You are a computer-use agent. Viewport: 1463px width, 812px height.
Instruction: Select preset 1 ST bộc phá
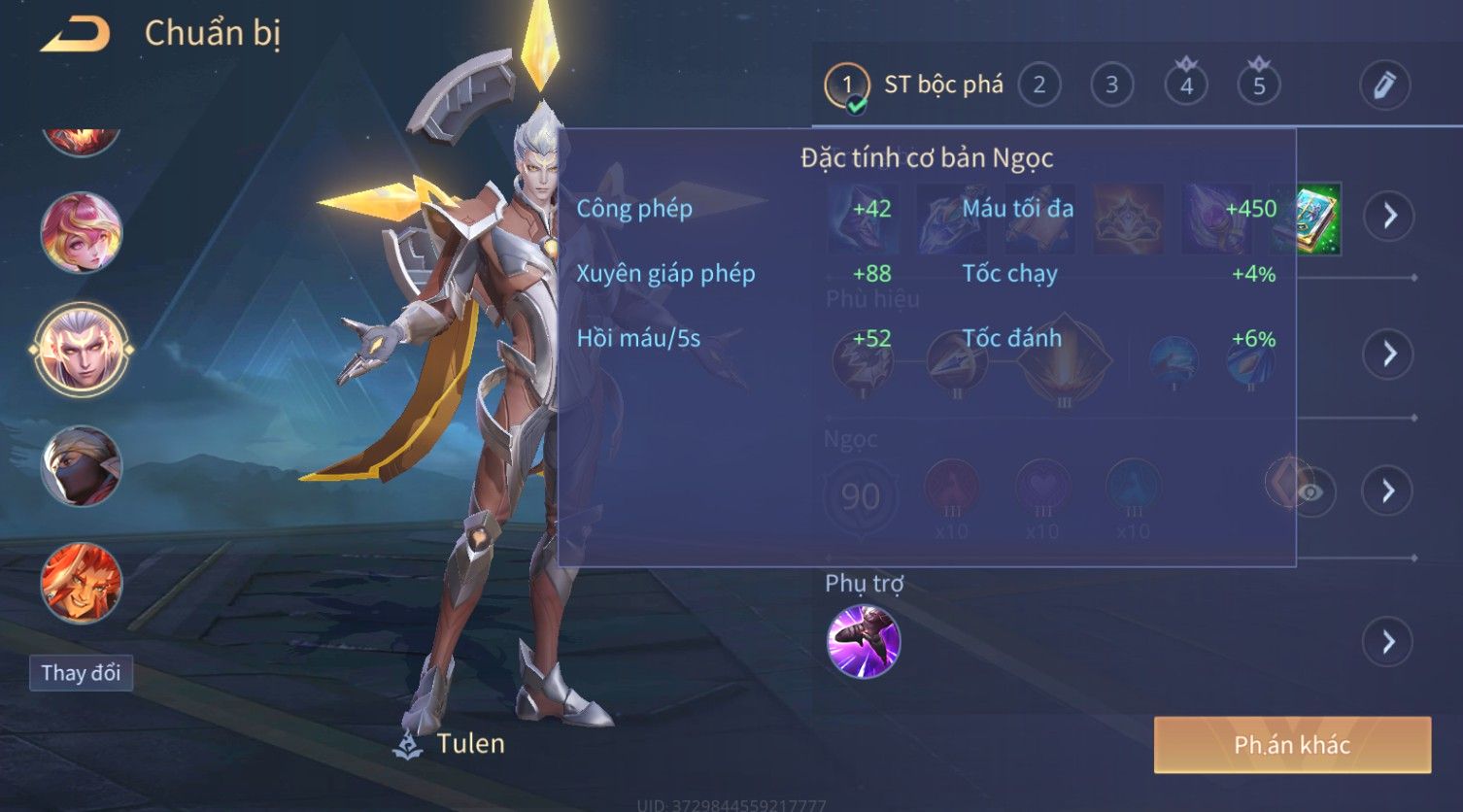click(x=913, y=85)
